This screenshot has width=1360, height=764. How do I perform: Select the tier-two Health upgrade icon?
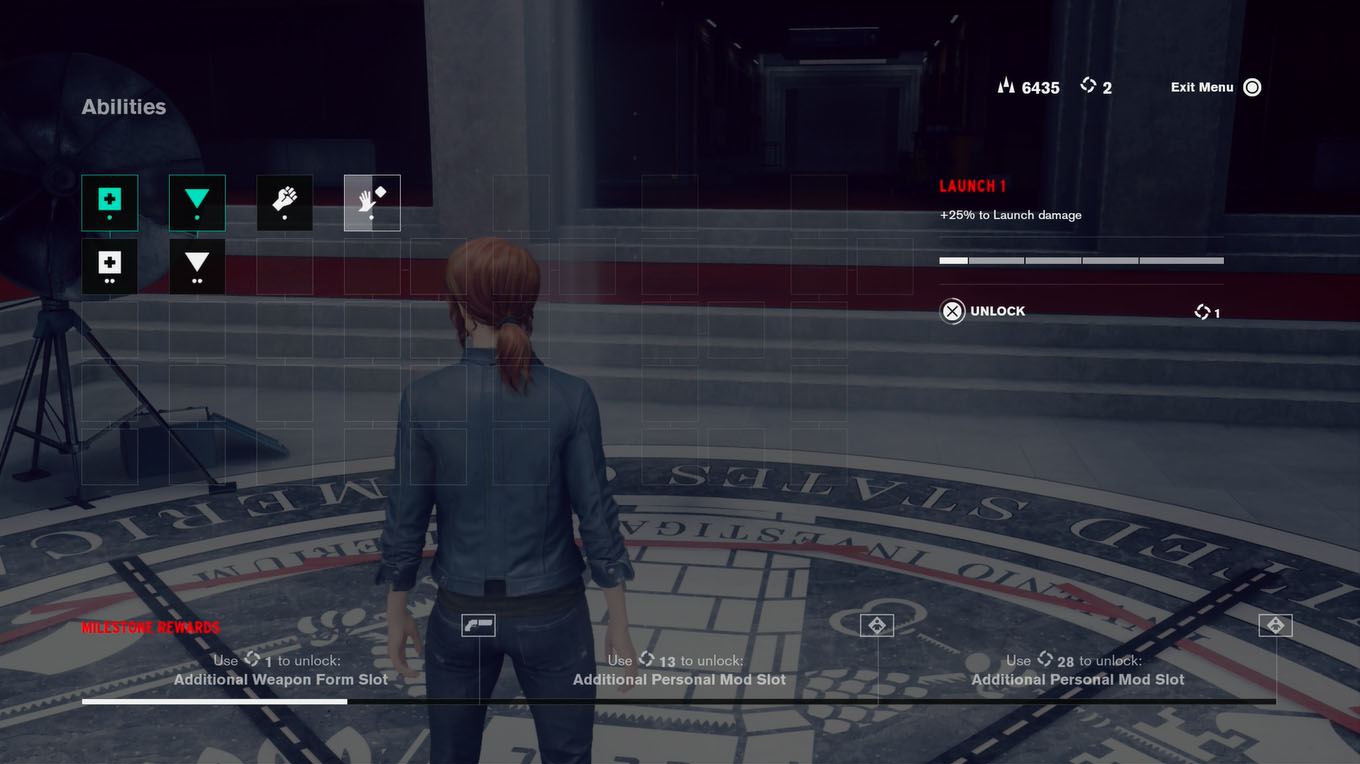109,266
